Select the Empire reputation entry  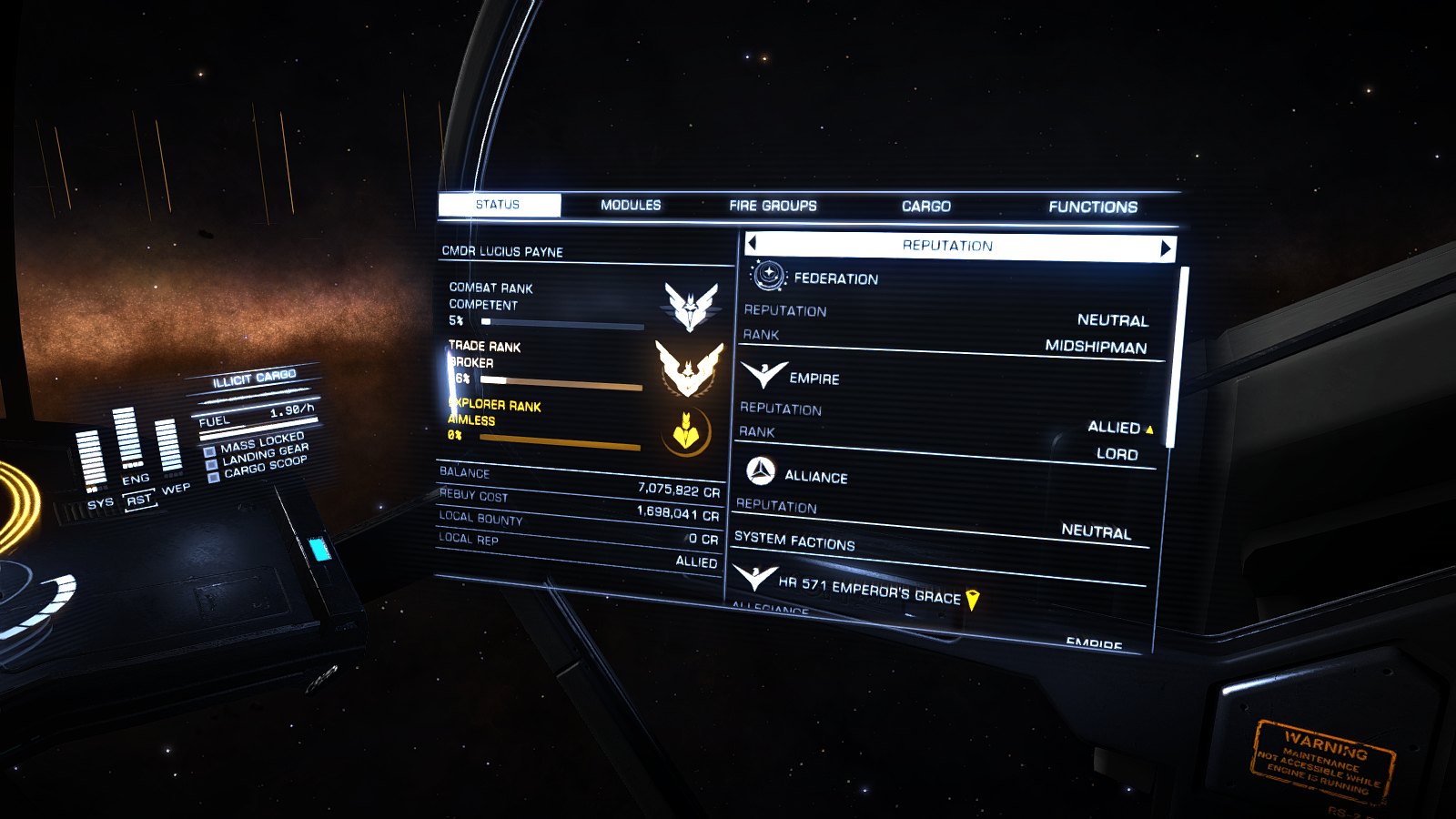(x=814, y=379)
